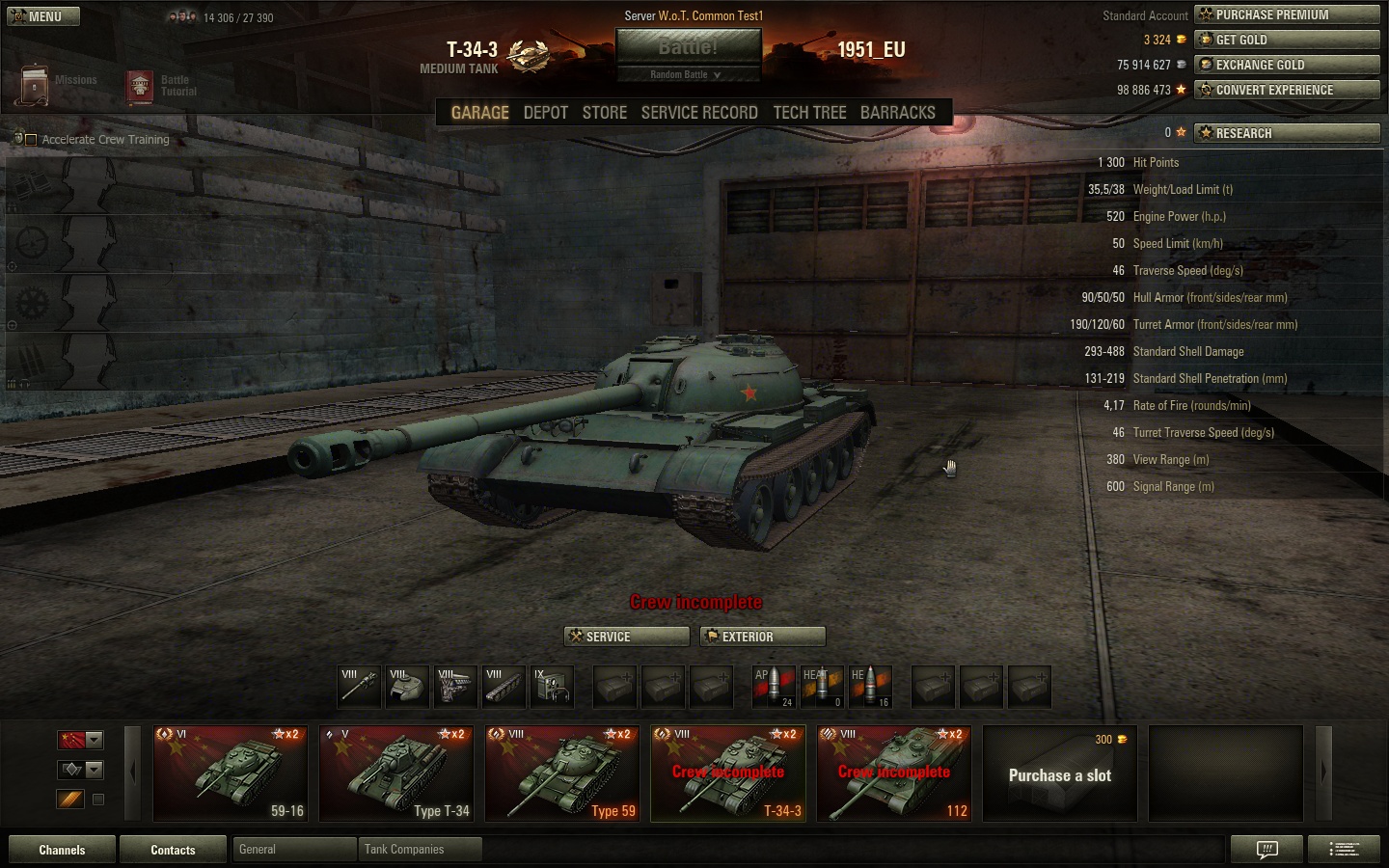
Task: View the Service Record tab
Action: (x=698, y=113)
